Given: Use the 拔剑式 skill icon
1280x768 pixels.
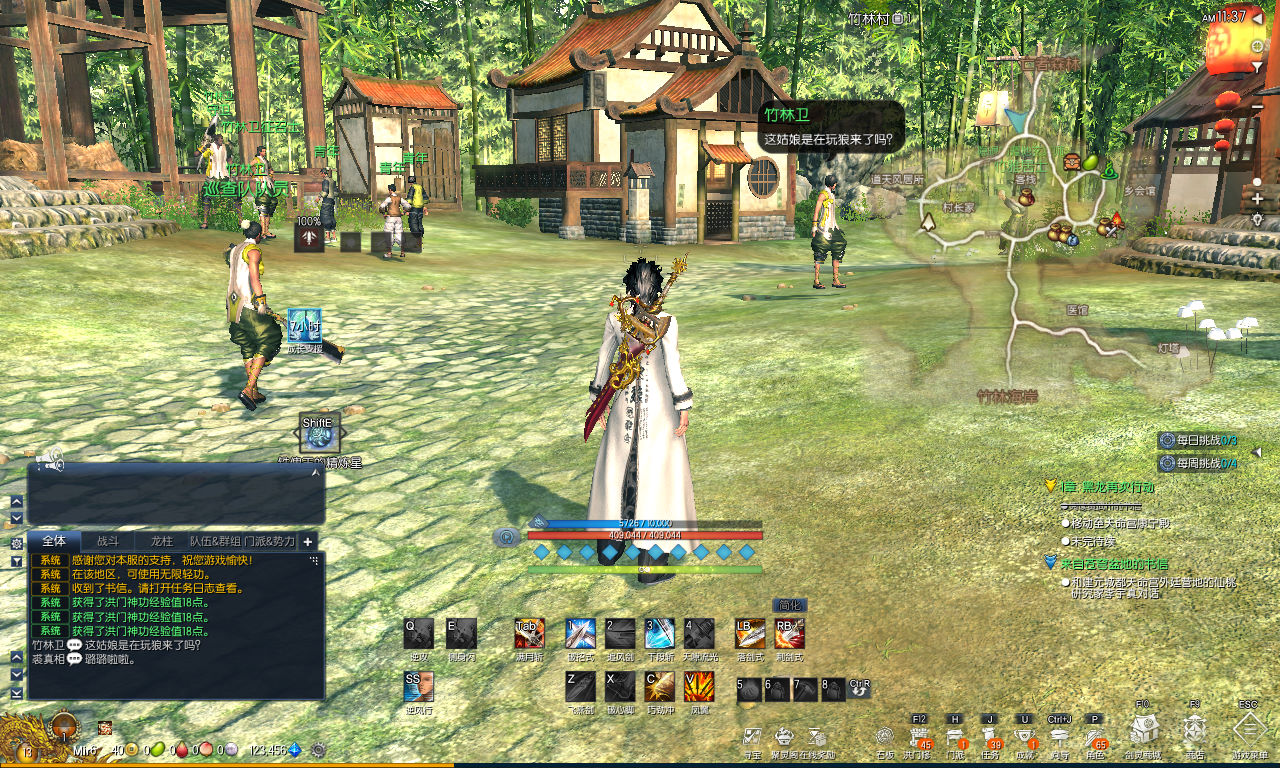Looking at the screenshot, I should tap(580, 633).
